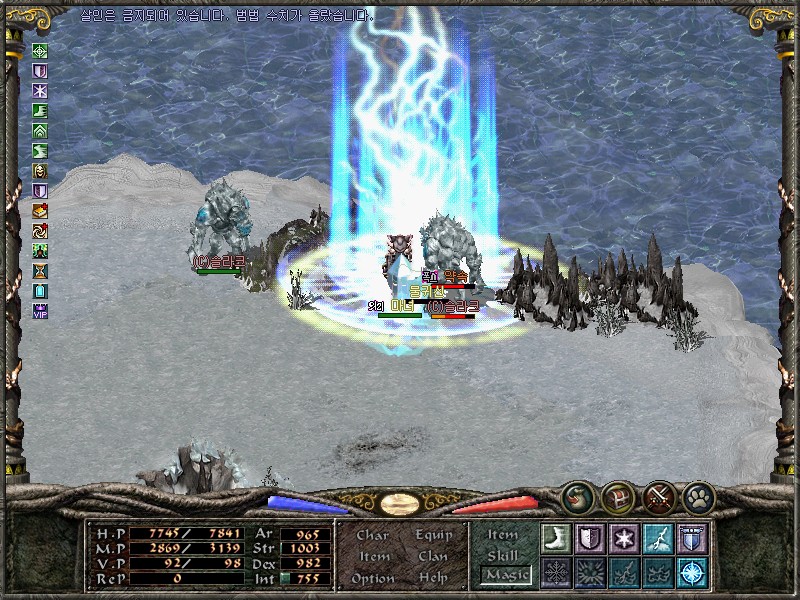Screen dimensions: 800x600
Task: Use the purple starburst spell
Action: pyautogui.click(x=623, y=537)
